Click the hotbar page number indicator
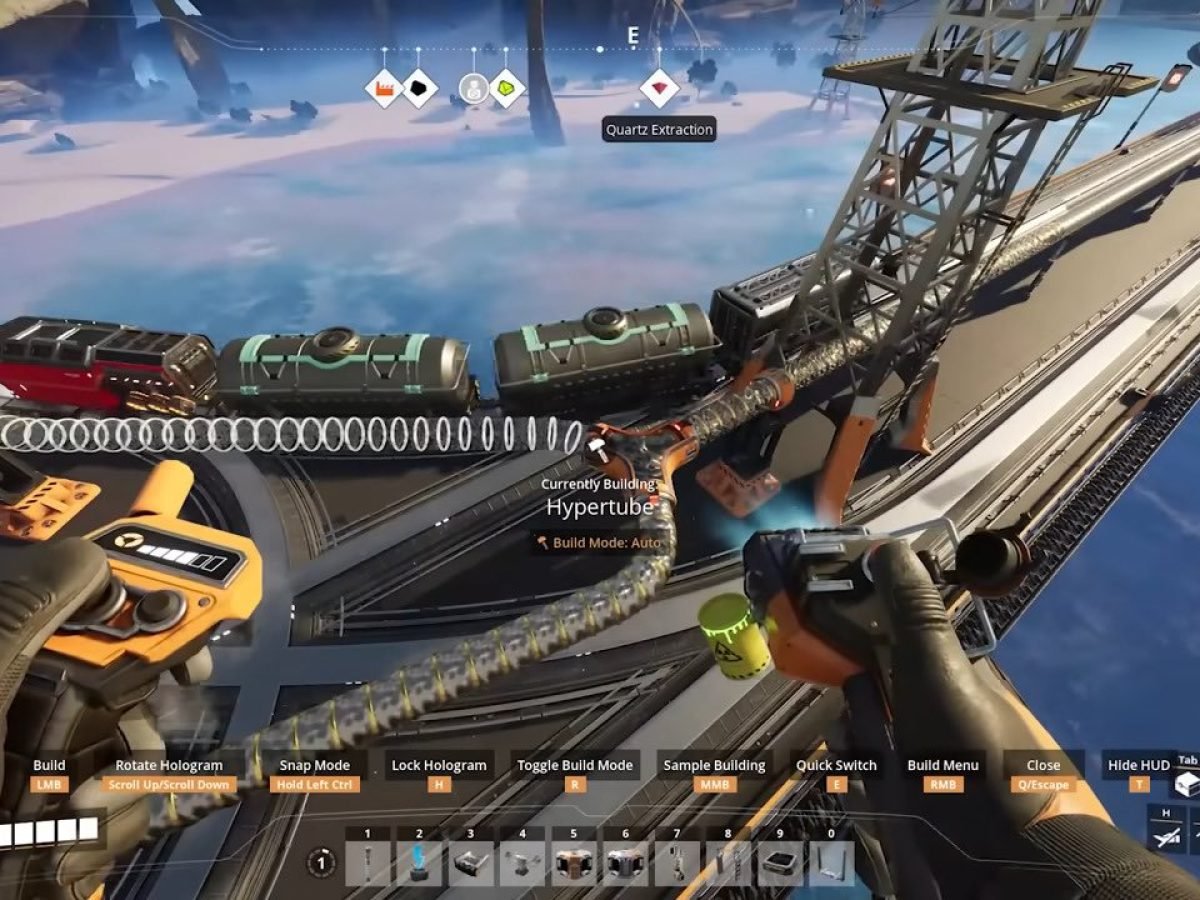Viewport: 1200px width, 900px height. click(x=321, y=862)
